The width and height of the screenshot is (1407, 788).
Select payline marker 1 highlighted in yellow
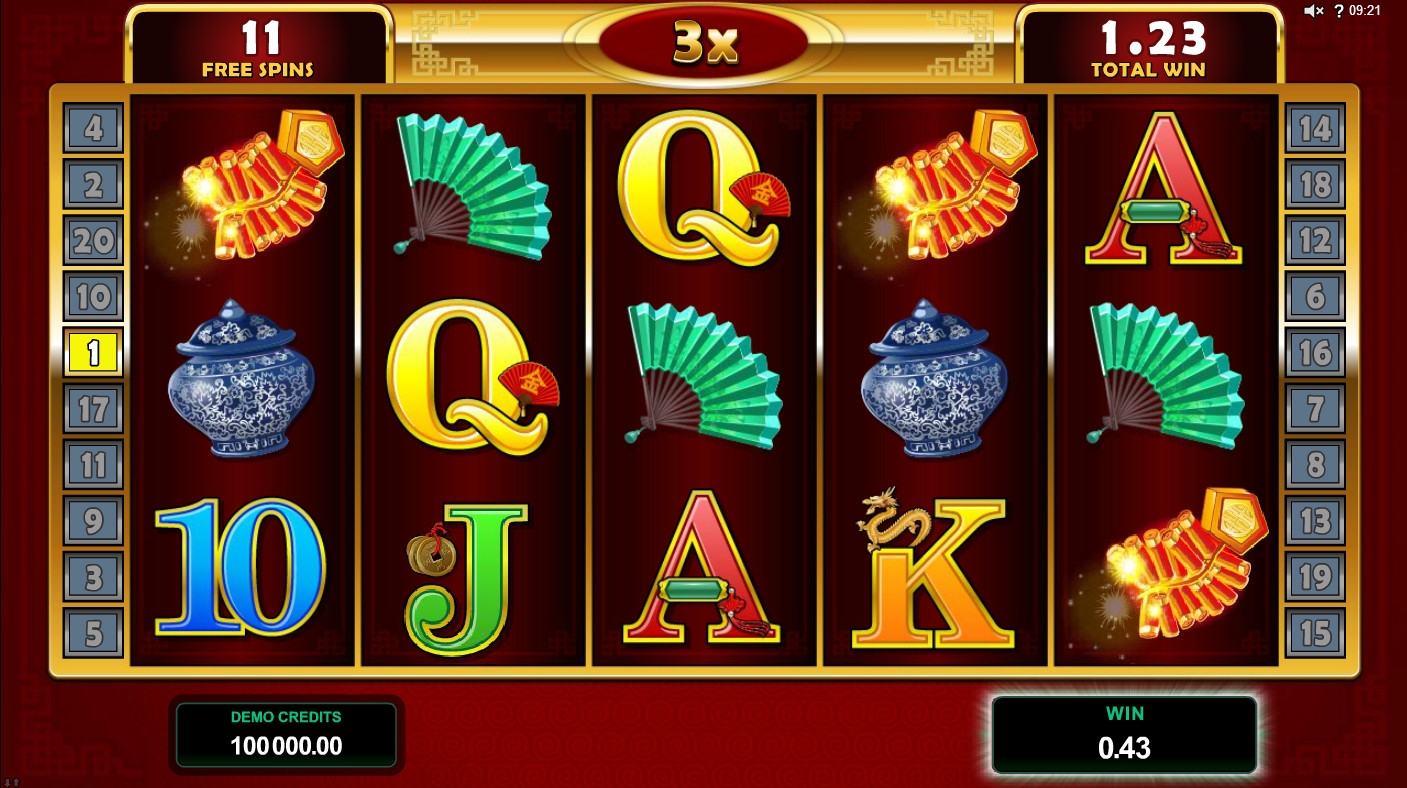point(93,353)
